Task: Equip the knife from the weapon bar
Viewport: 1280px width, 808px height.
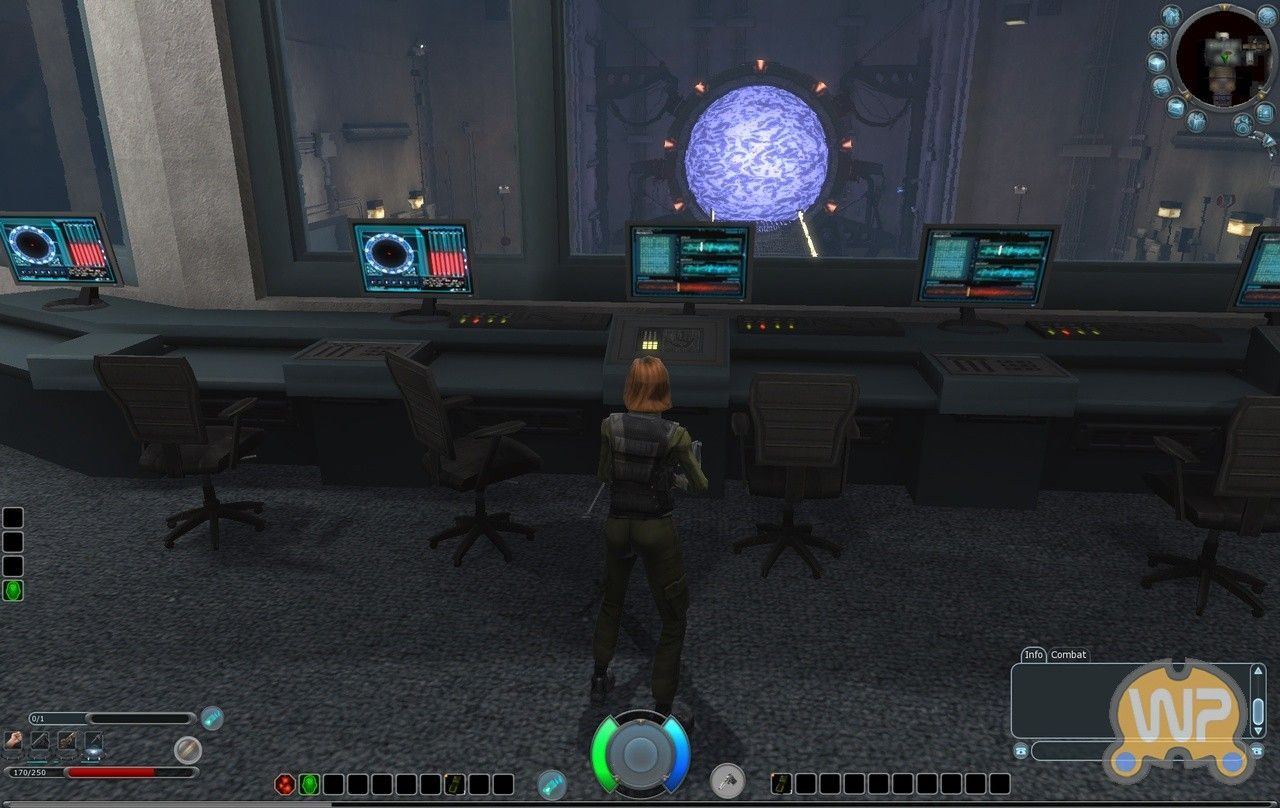Action: point(40,740)
